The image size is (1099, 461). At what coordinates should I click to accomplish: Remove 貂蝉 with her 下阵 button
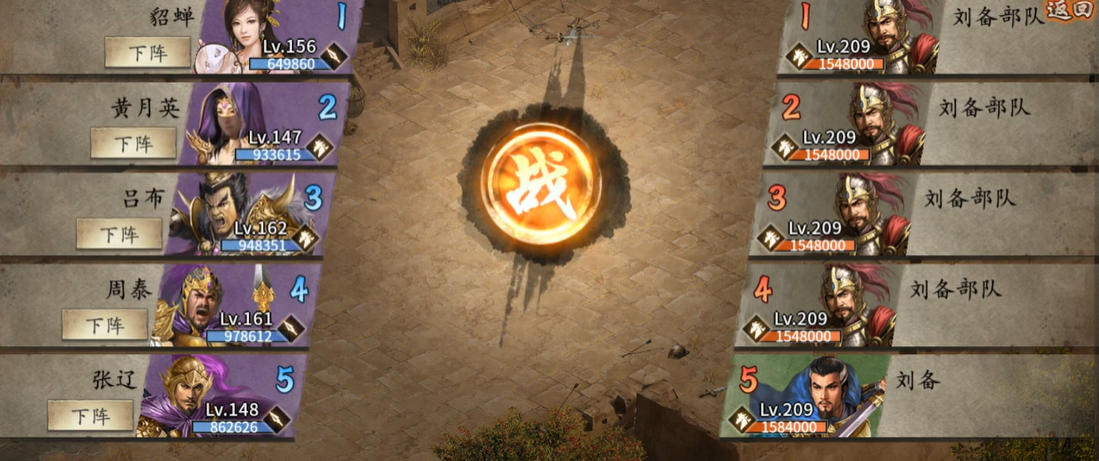[x=148, y=52]
